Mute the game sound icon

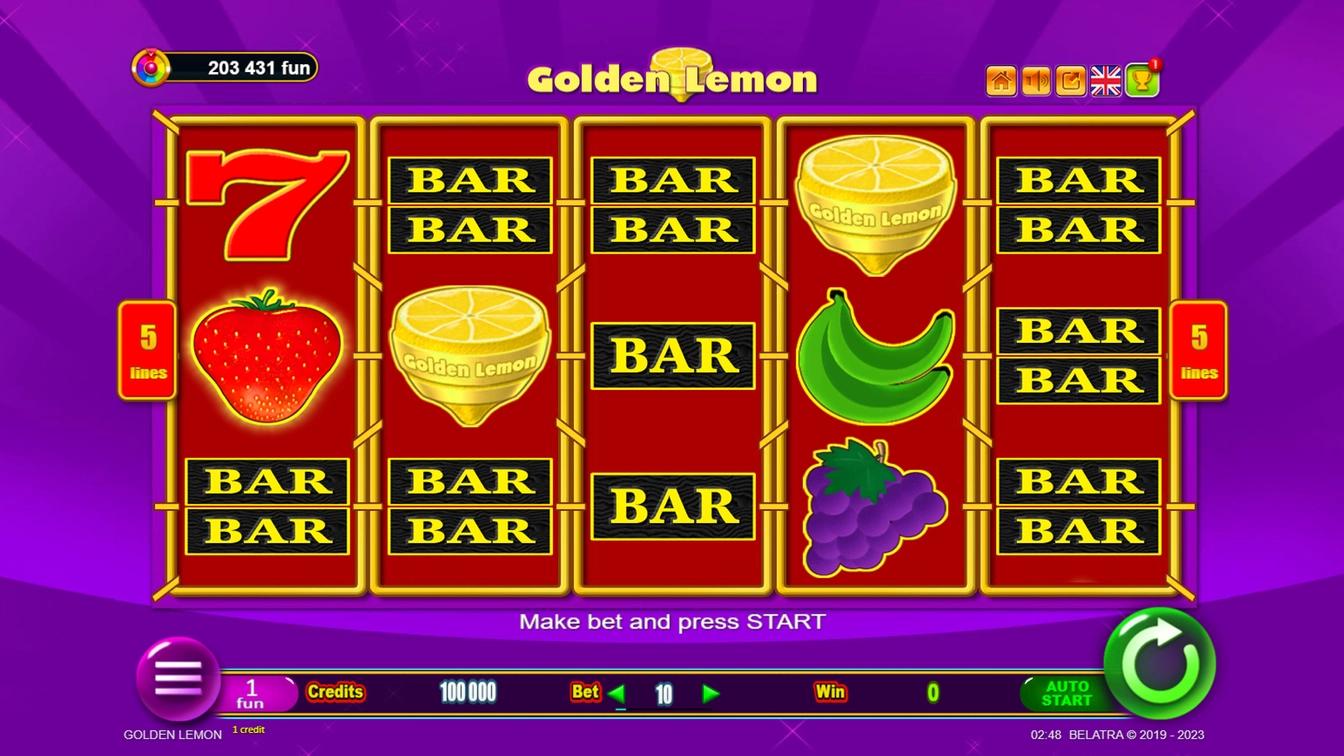point(1036,79)
